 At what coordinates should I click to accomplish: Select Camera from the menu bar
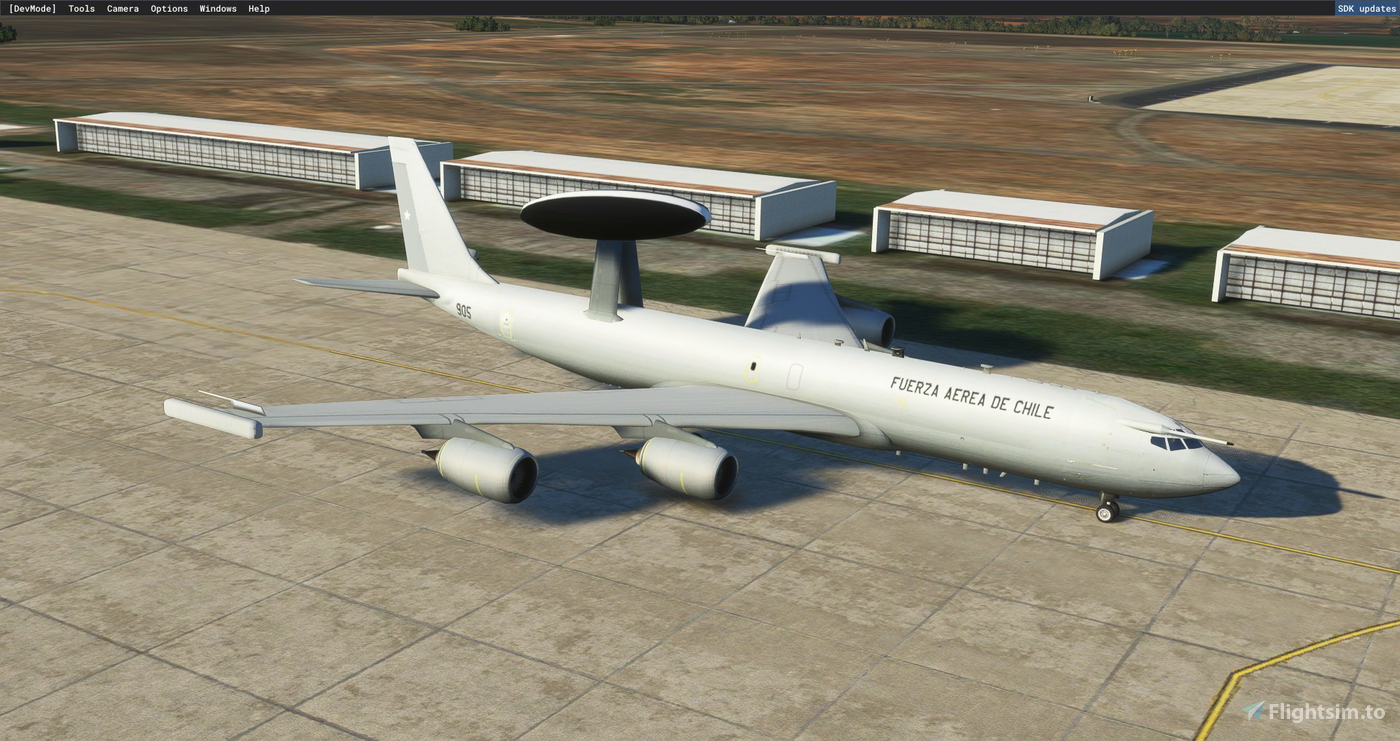point(122,8)
